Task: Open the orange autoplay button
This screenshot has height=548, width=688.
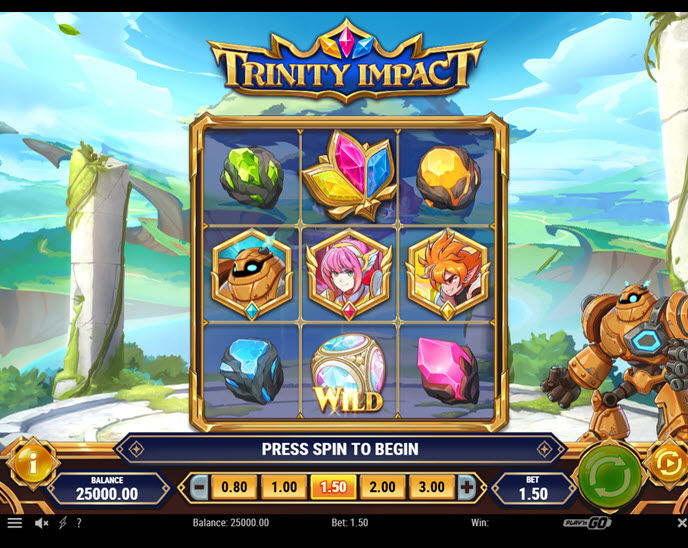Action: [667, 463]
